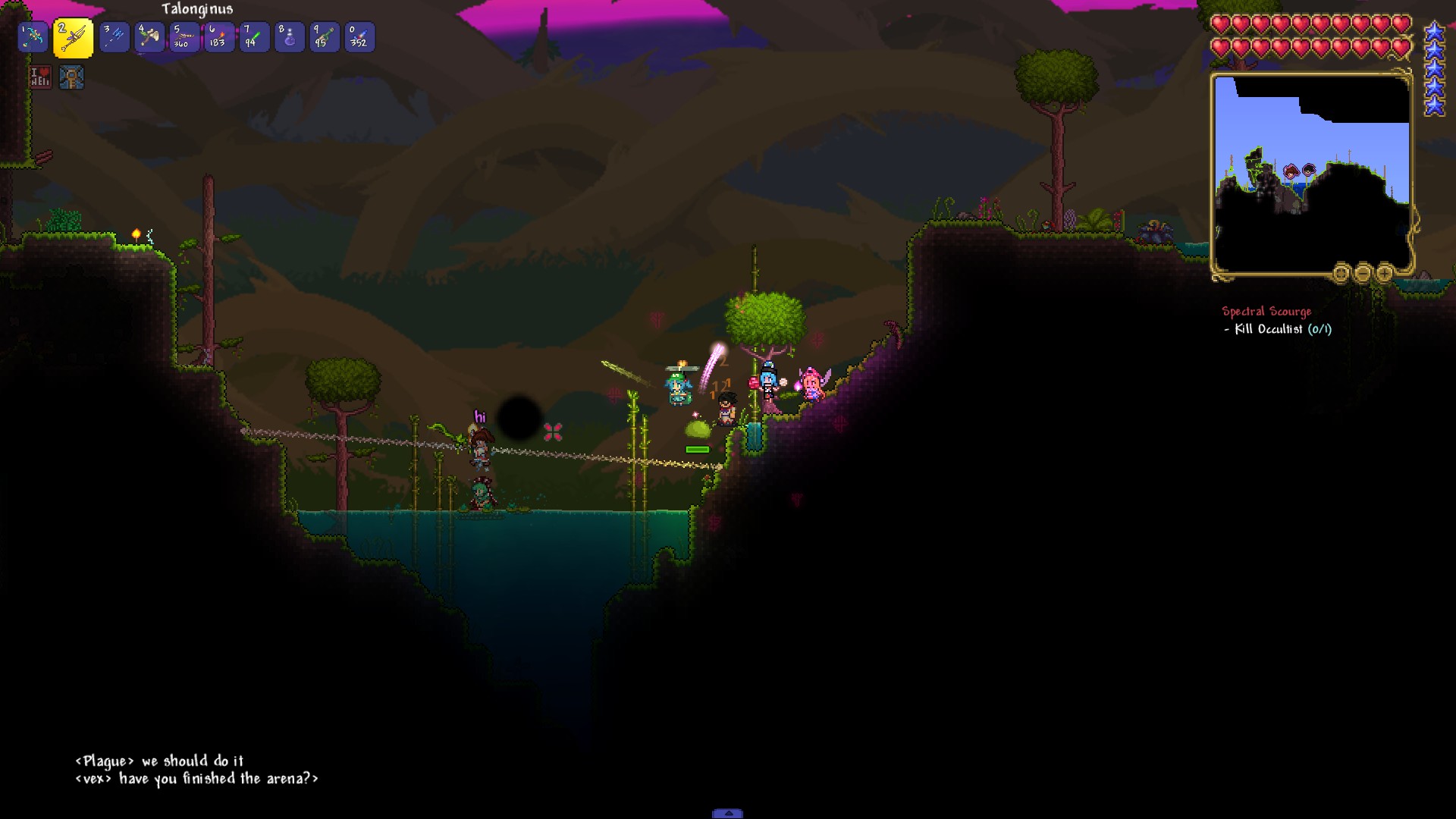Click the minimap display
This screenshot has height=819, width=1456.
1311,174
